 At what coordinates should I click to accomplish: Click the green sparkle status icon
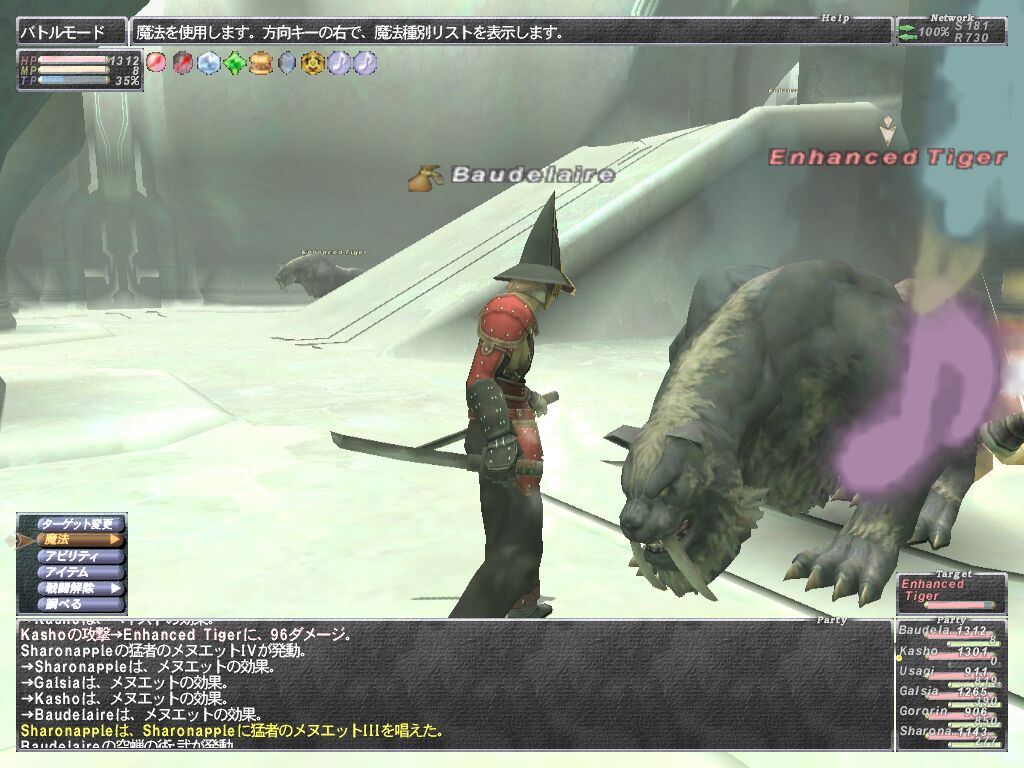click(x=234, y=63)
